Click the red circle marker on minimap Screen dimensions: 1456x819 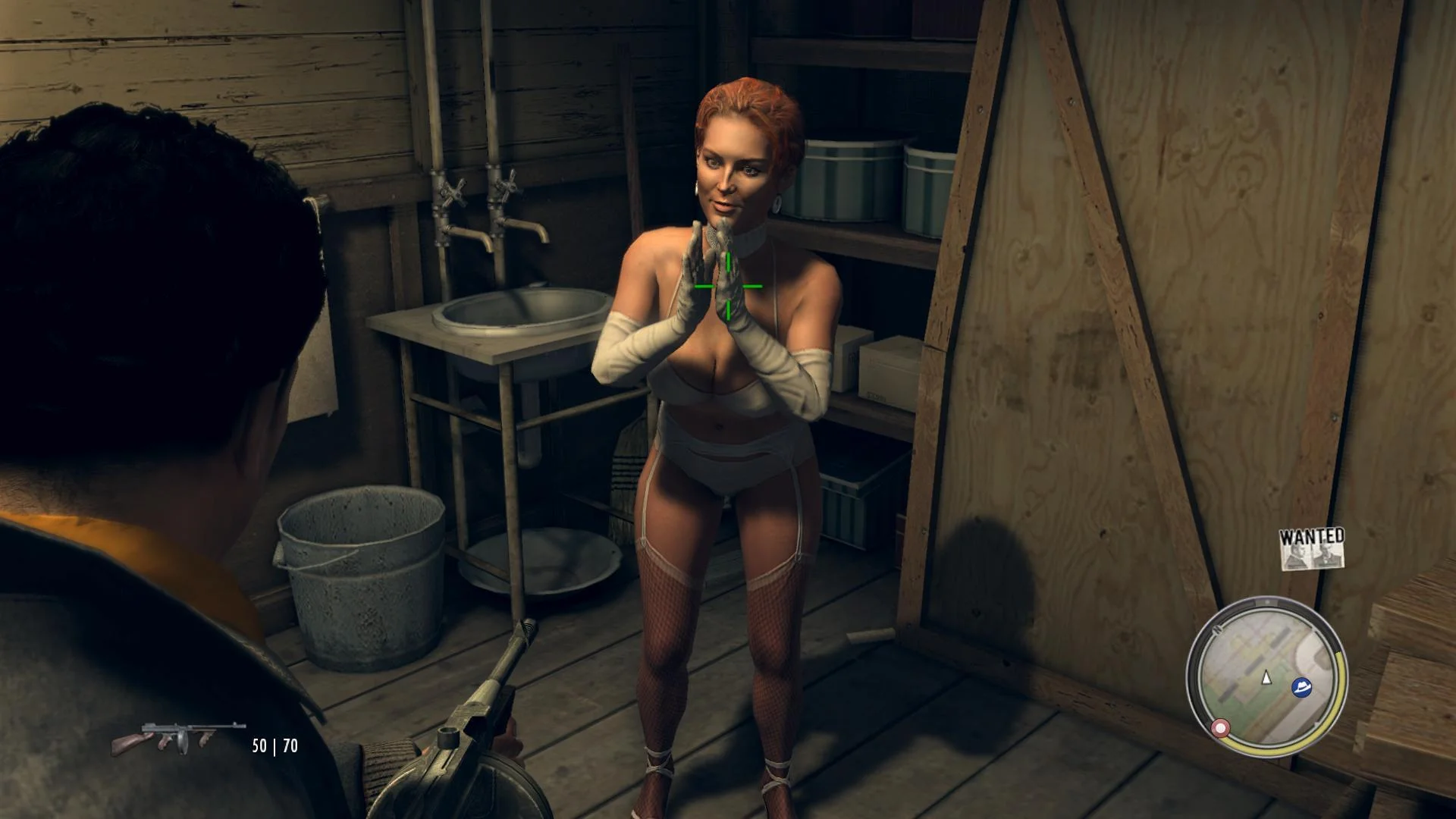tap(1220, 728)
